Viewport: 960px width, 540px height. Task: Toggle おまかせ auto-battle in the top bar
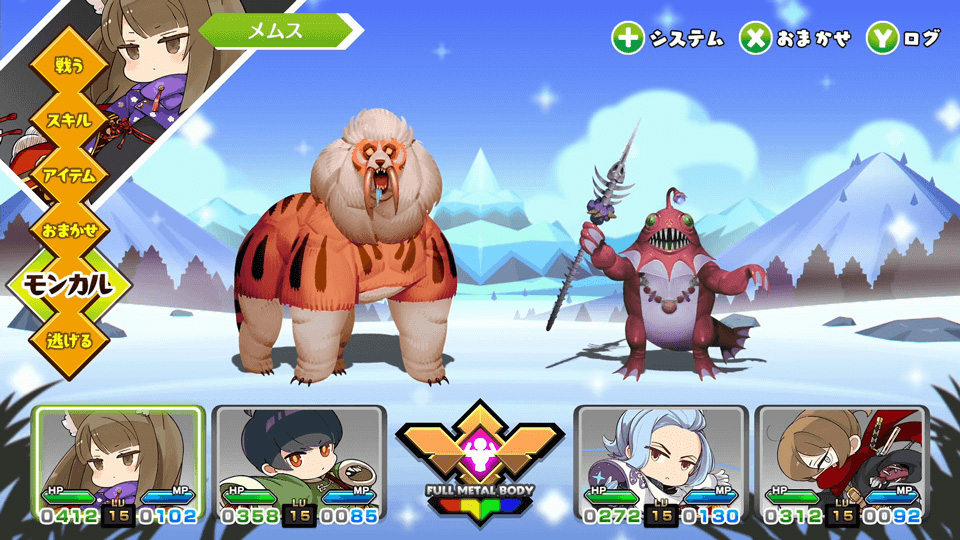coord(796,38)
